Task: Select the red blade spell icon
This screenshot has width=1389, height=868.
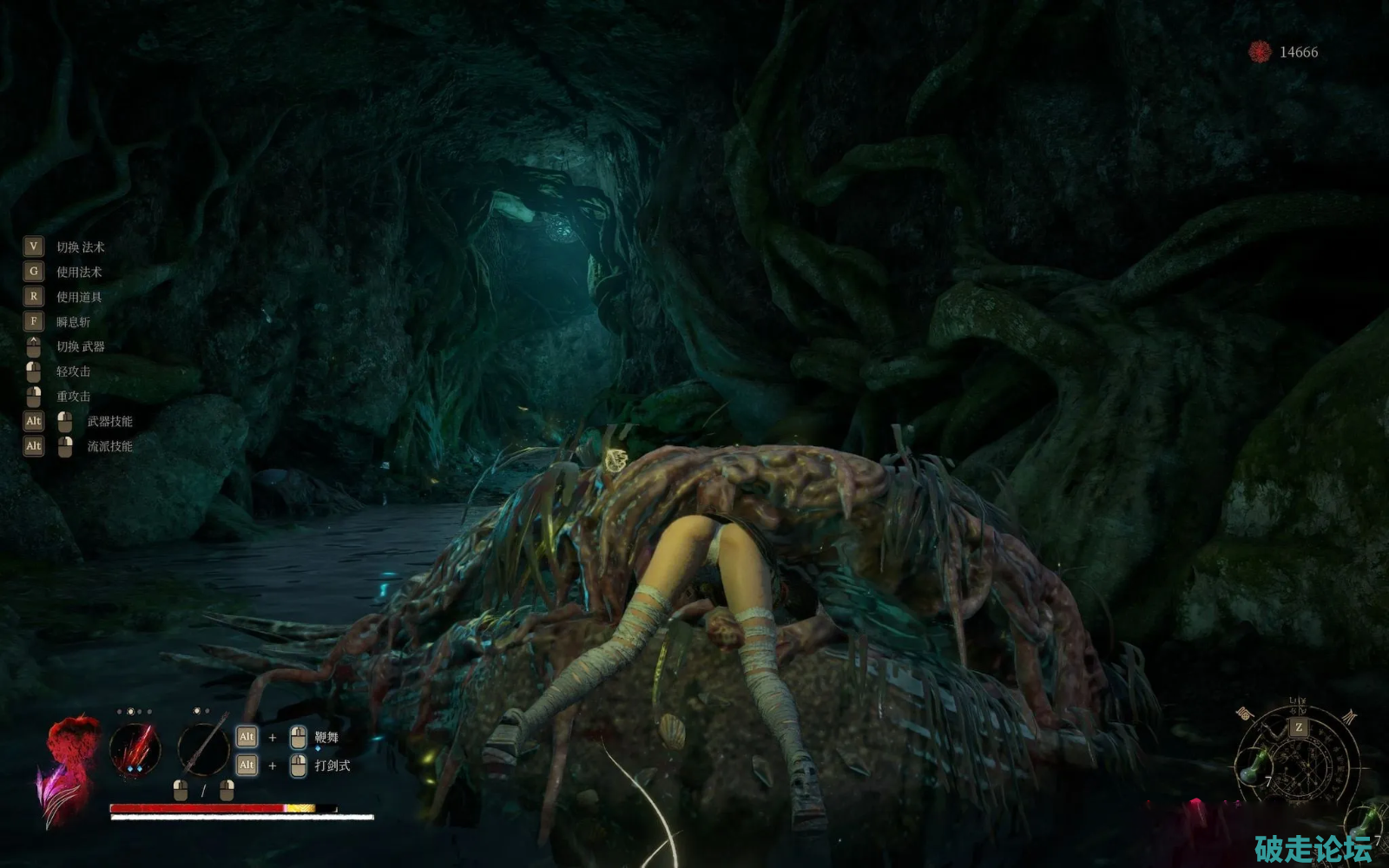Action: click(x=135, y=750)
